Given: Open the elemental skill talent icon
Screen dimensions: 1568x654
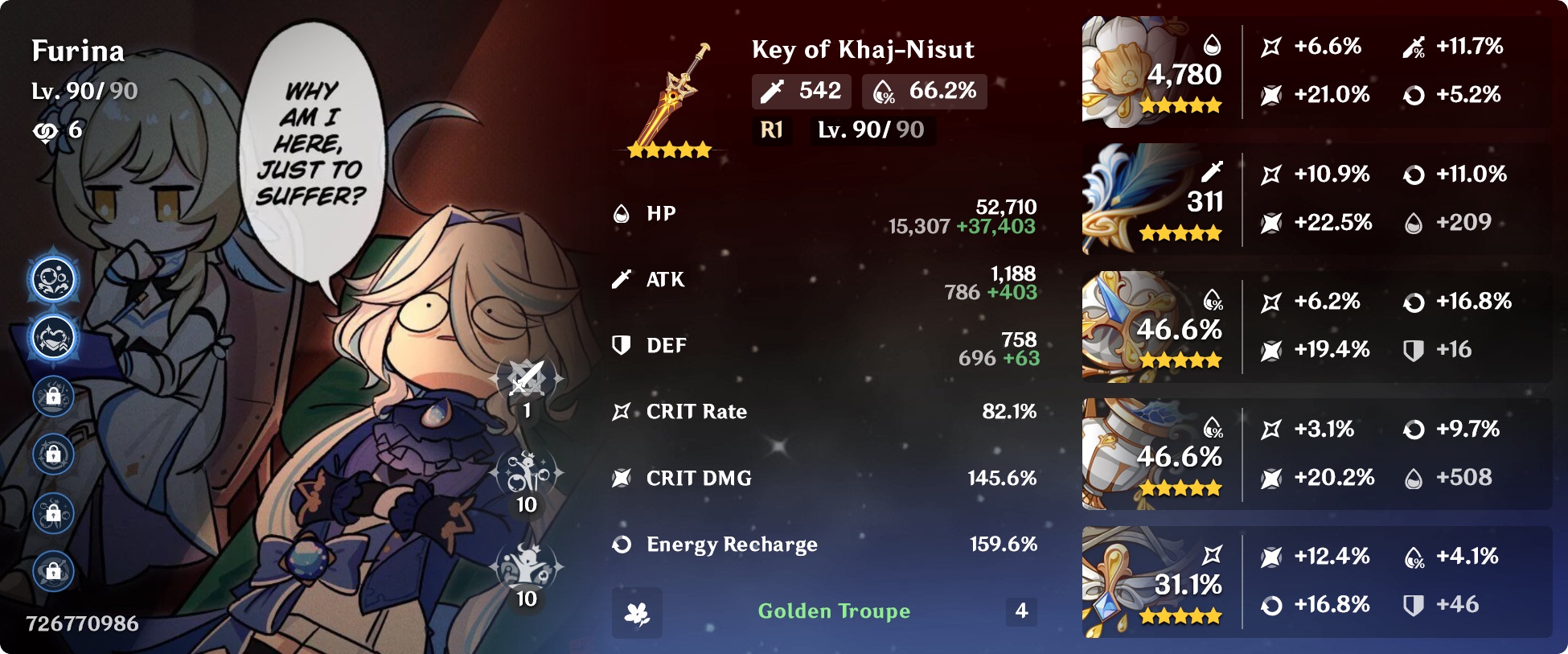Looking at the screenshot, I should click(527, 473).
